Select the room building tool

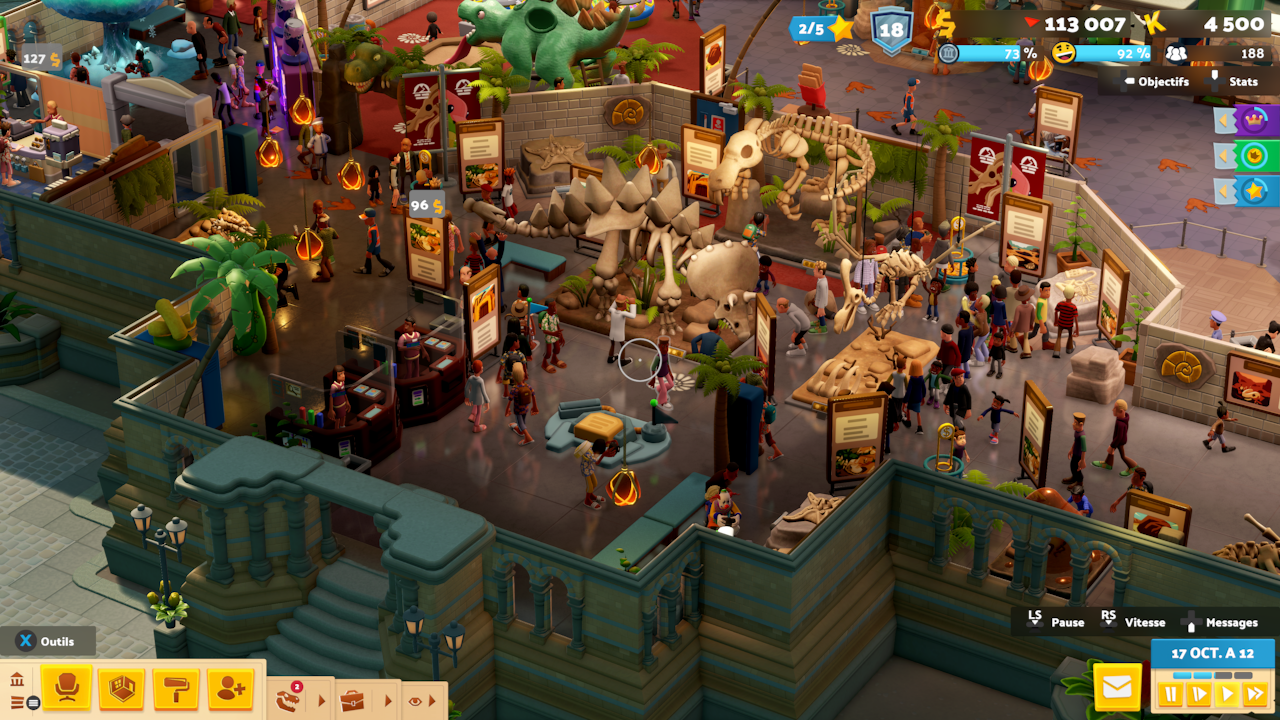coord(121,688)
